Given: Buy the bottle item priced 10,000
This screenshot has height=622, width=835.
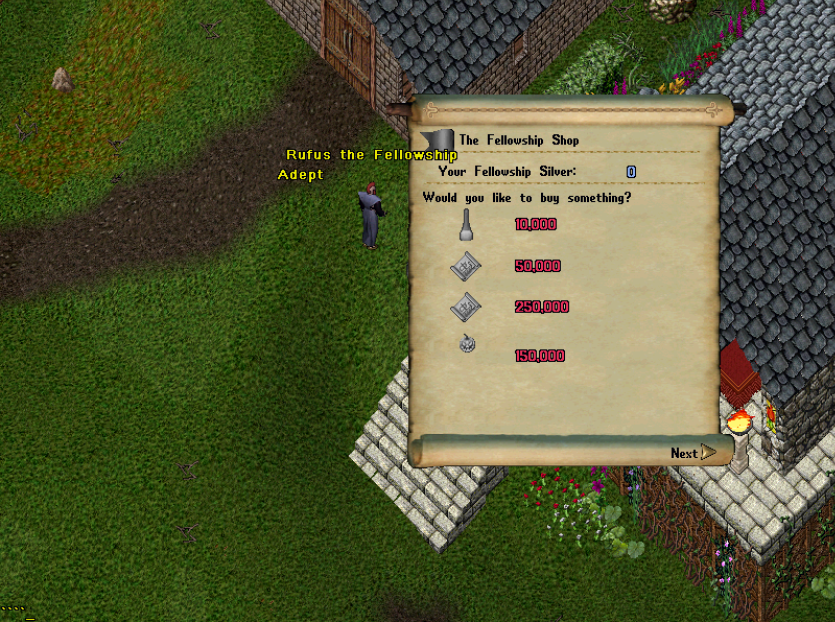Looking at the screenshot, I should pos(465,226).
